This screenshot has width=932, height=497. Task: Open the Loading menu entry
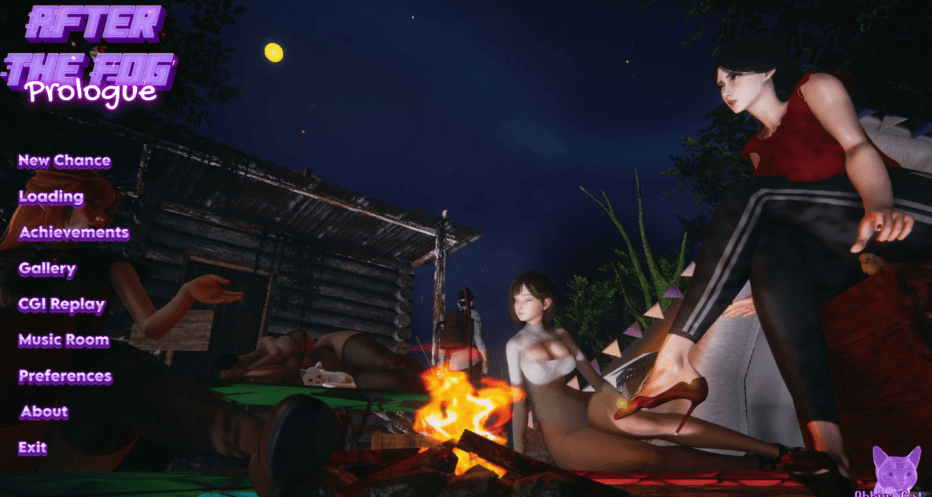coord(51,197)
